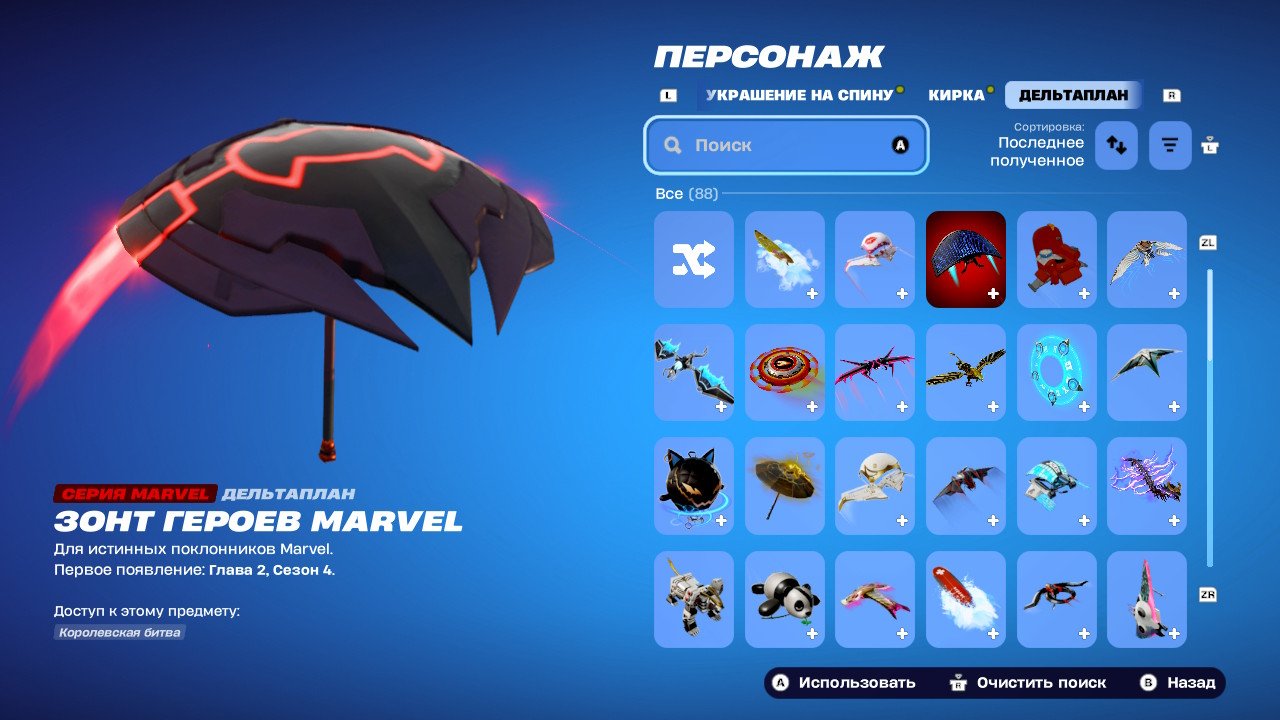Click the gift icon beside the filter
The width and height of the screenshot is (1280, 720).
1210,144
